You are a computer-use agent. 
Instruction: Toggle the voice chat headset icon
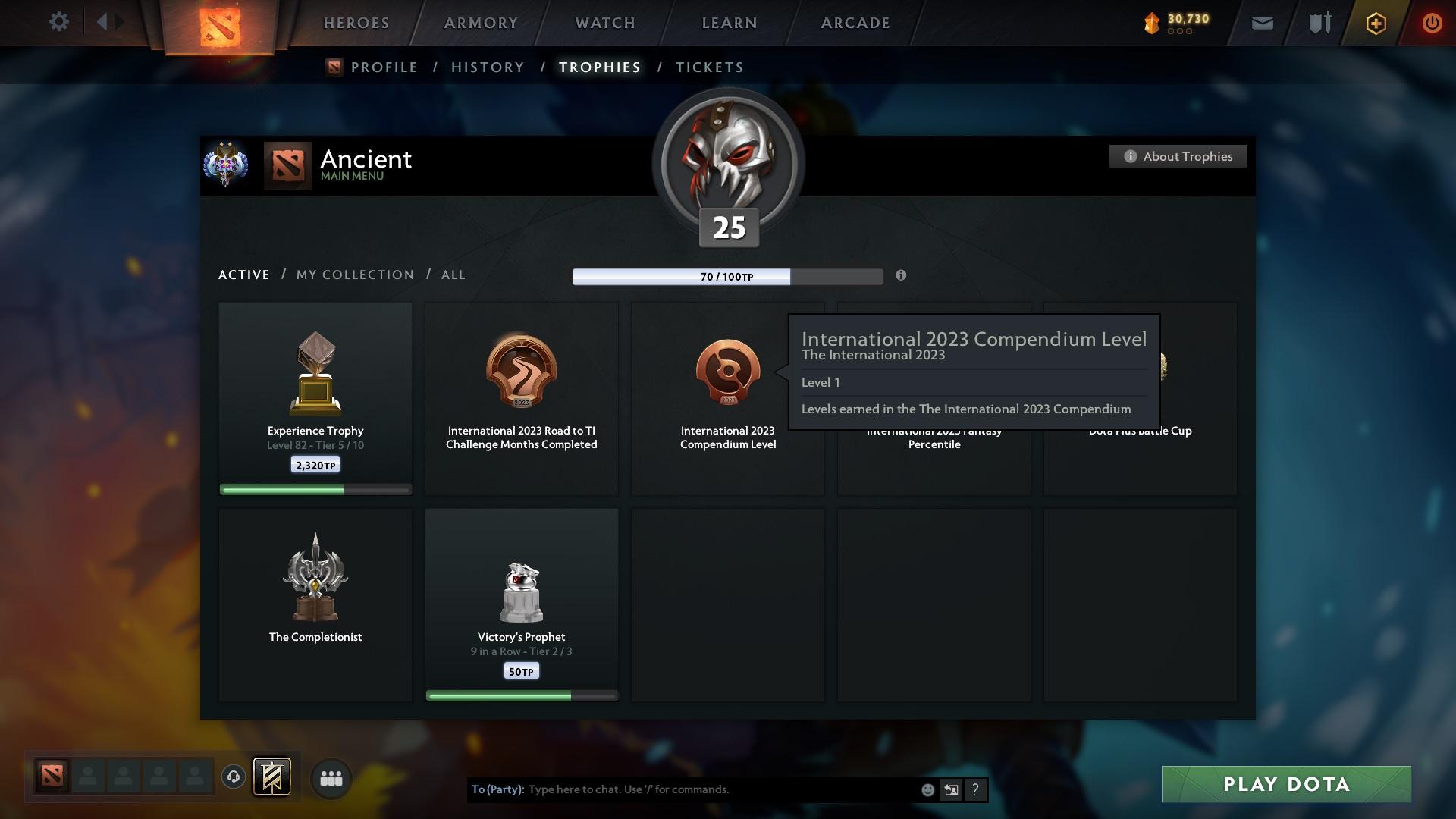[233, 777]
